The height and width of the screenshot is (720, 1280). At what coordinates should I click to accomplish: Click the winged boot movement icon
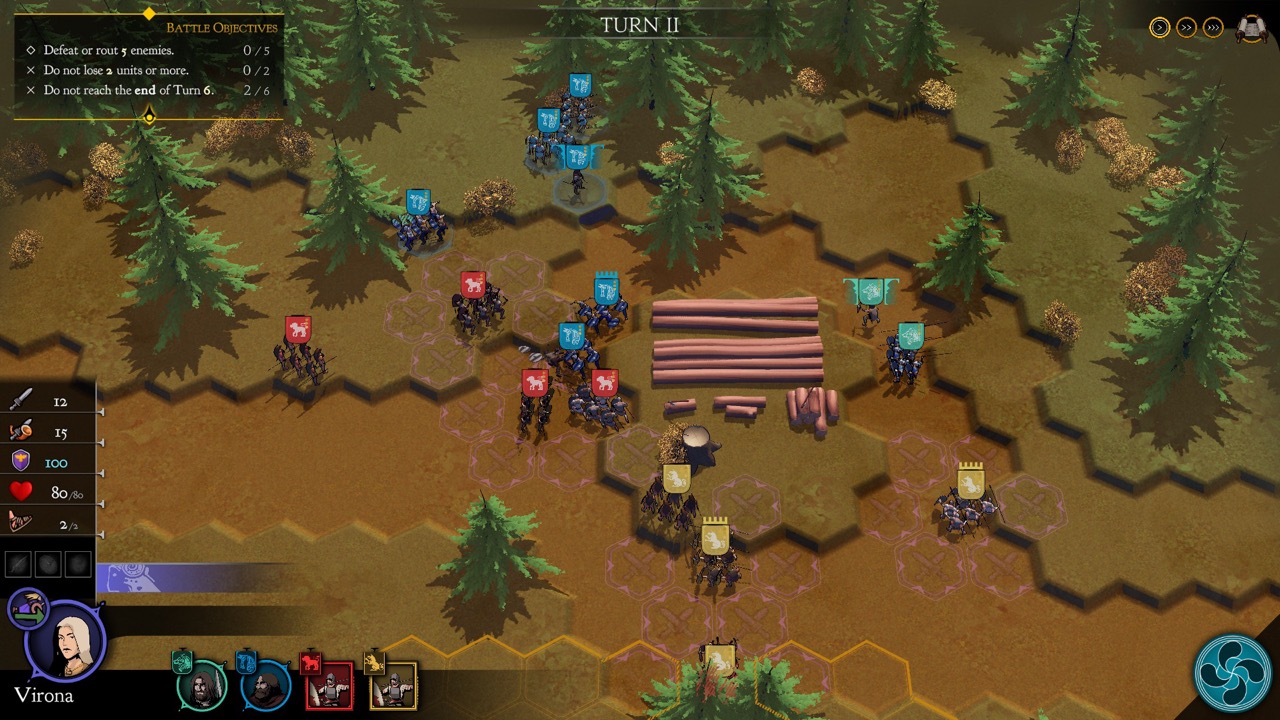click(21, 522)
